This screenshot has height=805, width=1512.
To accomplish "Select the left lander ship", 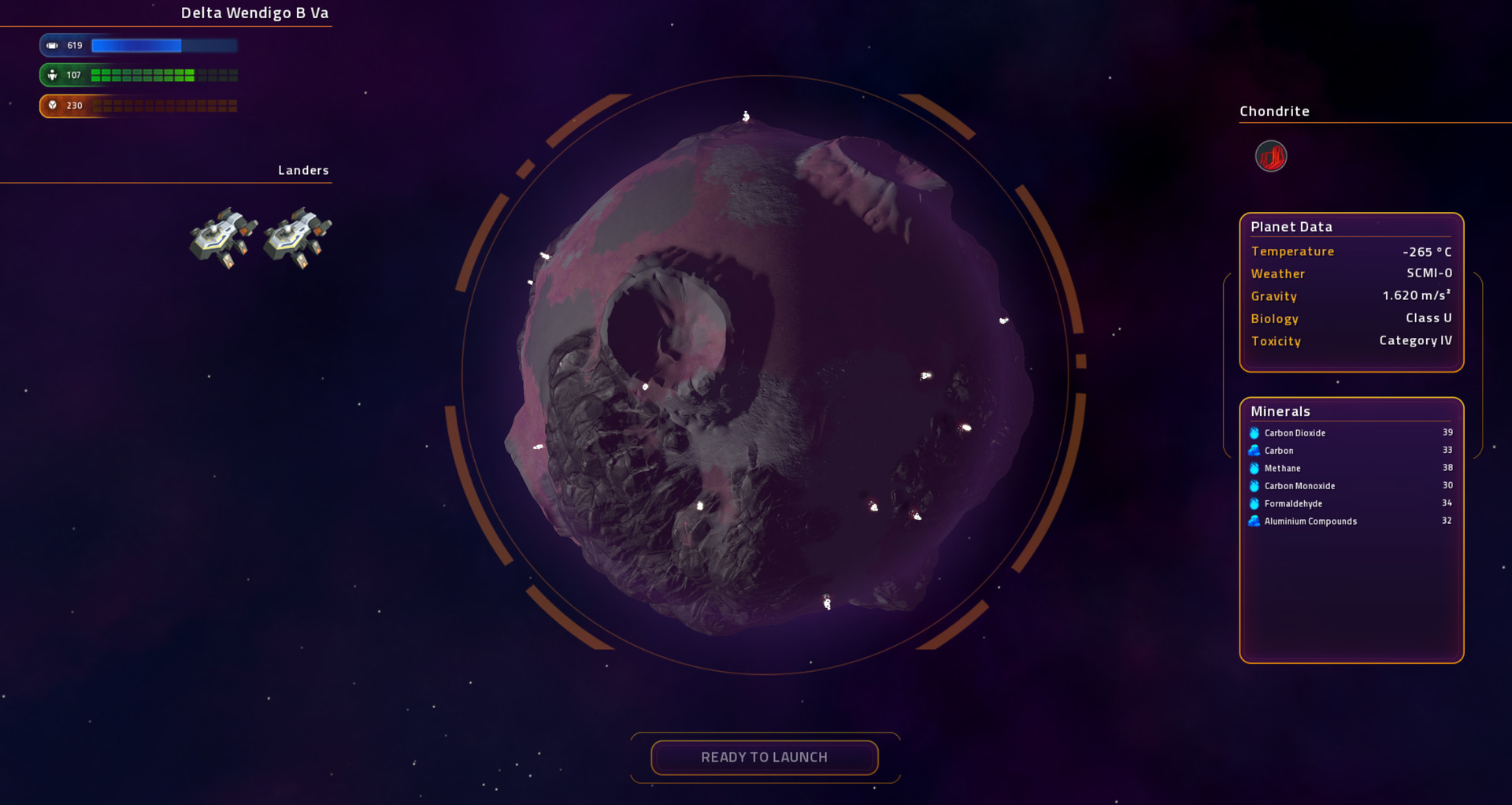I will click(224, 236).
